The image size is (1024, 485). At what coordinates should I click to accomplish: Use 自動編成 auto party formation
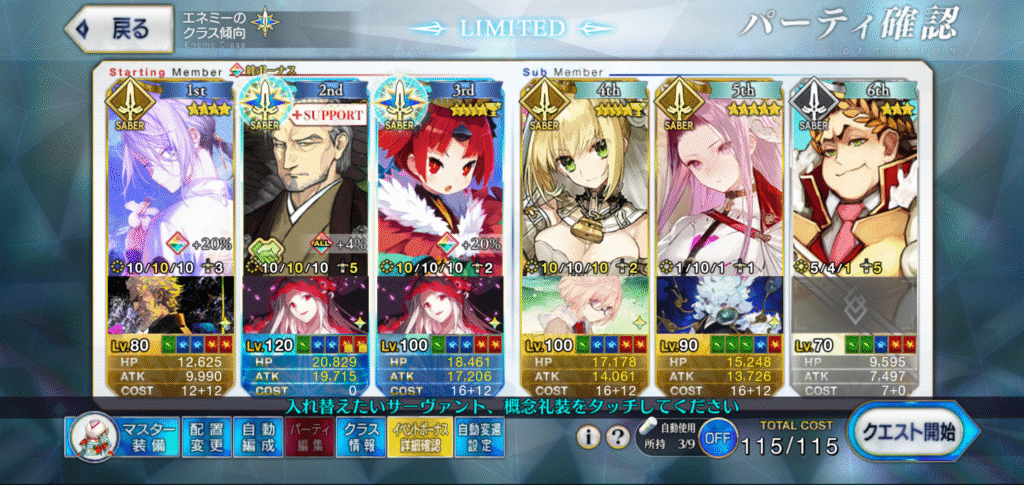tap(259, 439)
